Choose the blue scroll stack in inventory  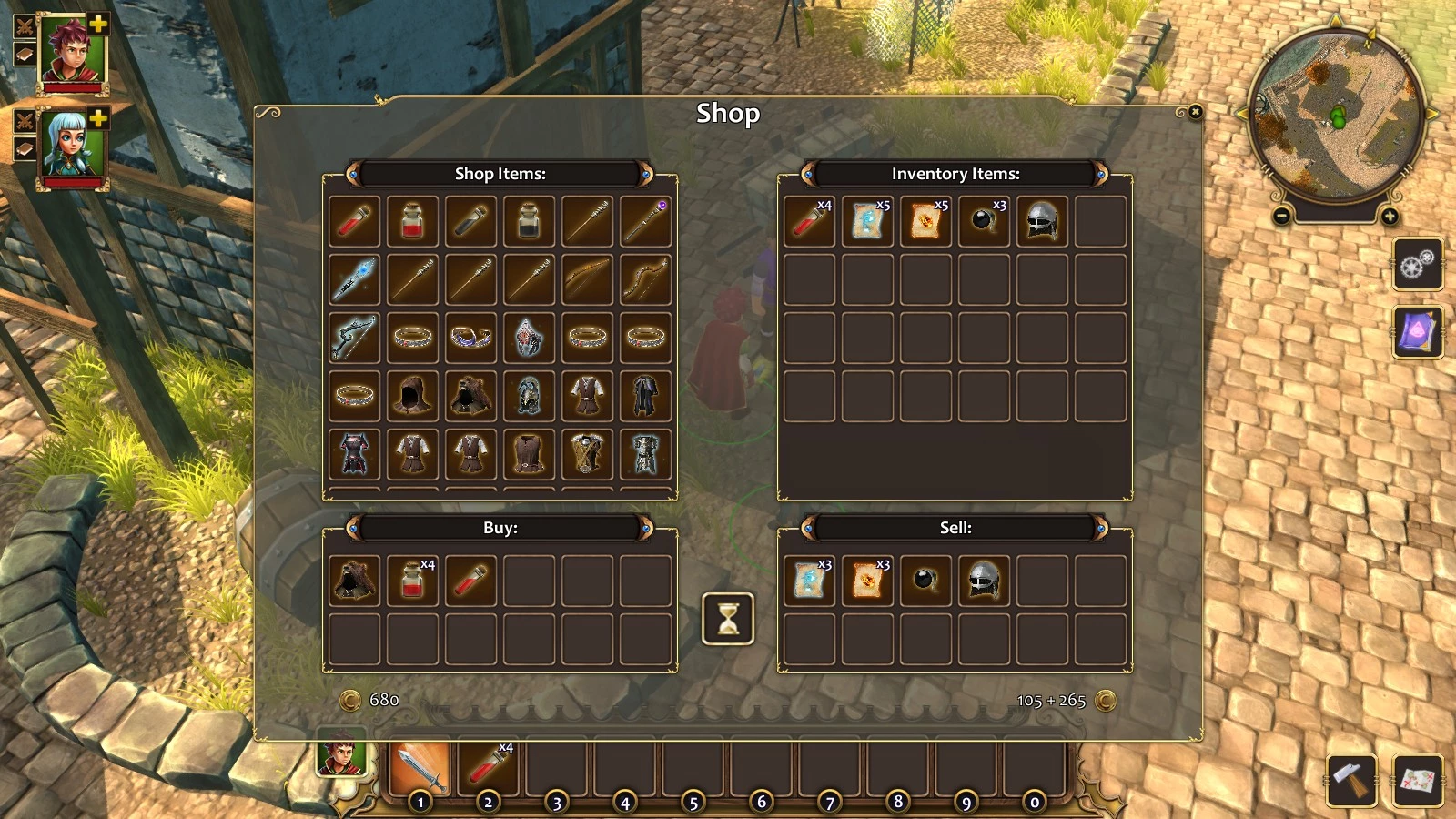pos(867,221)
